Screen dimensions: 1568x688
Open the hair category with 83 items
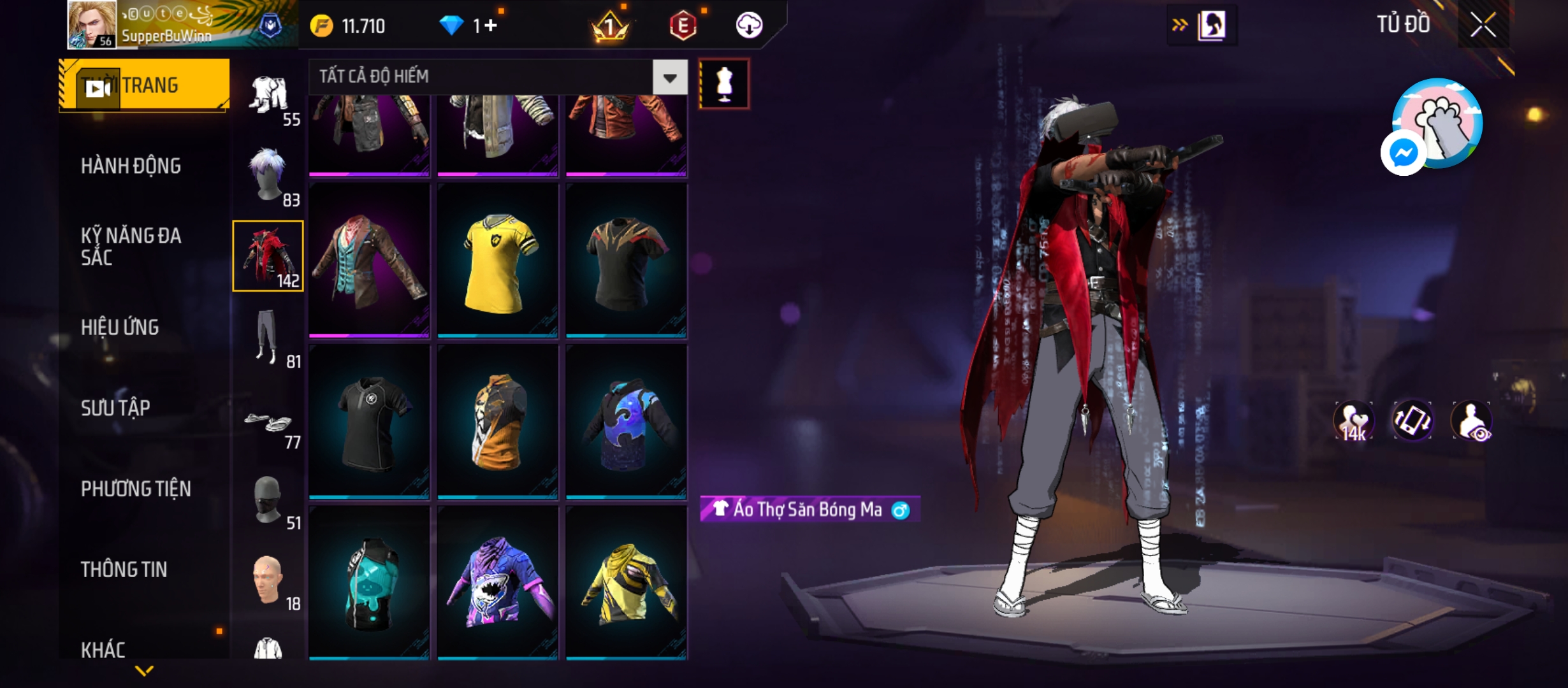pos(268,176)
